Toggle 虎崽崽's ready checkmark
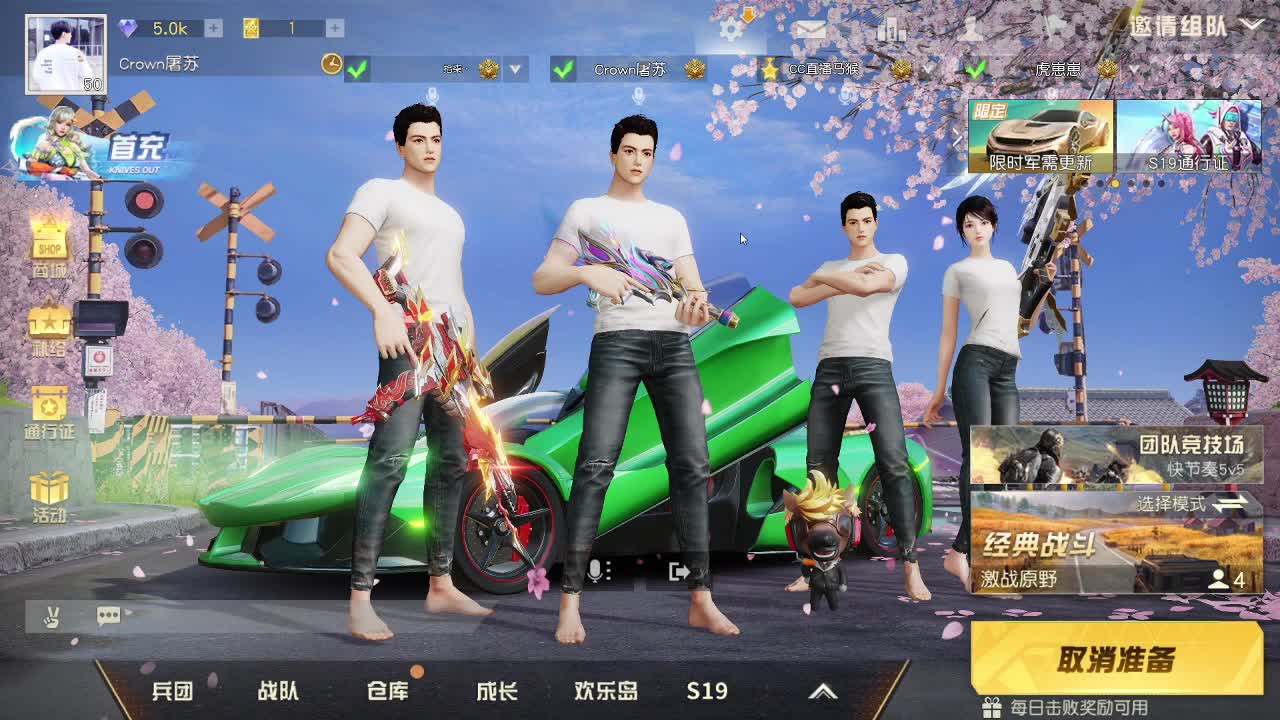Screen dimensions: 1280x720 click(978, 70)
